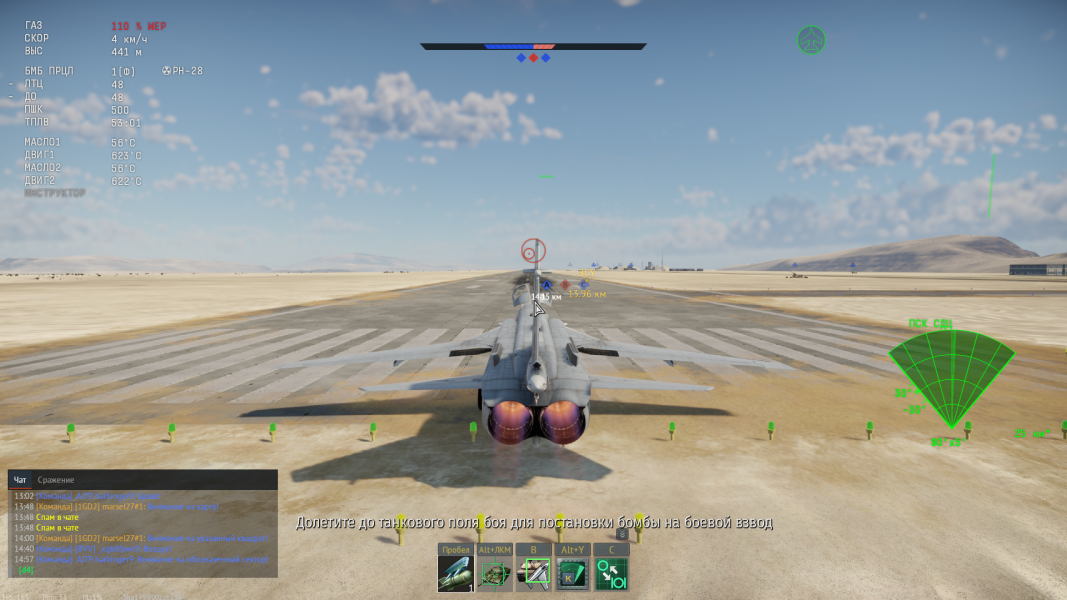Click the green aircraft indicator icon
Image resolution: width=1067 pixels, height=600 pixels.
[x=811, y=40]
